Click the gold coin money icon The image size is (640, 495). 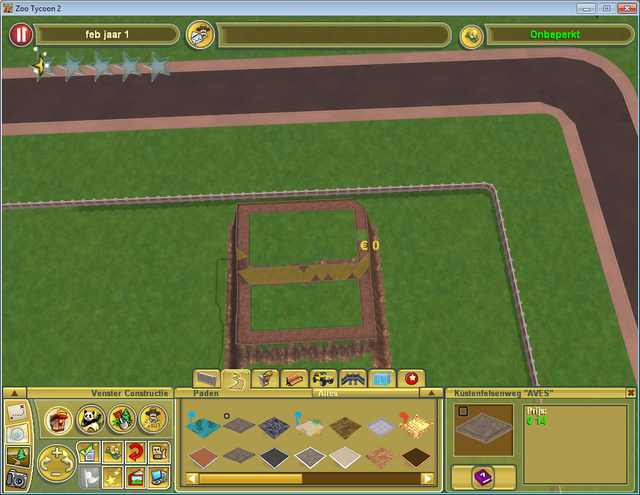click(472, 35)
